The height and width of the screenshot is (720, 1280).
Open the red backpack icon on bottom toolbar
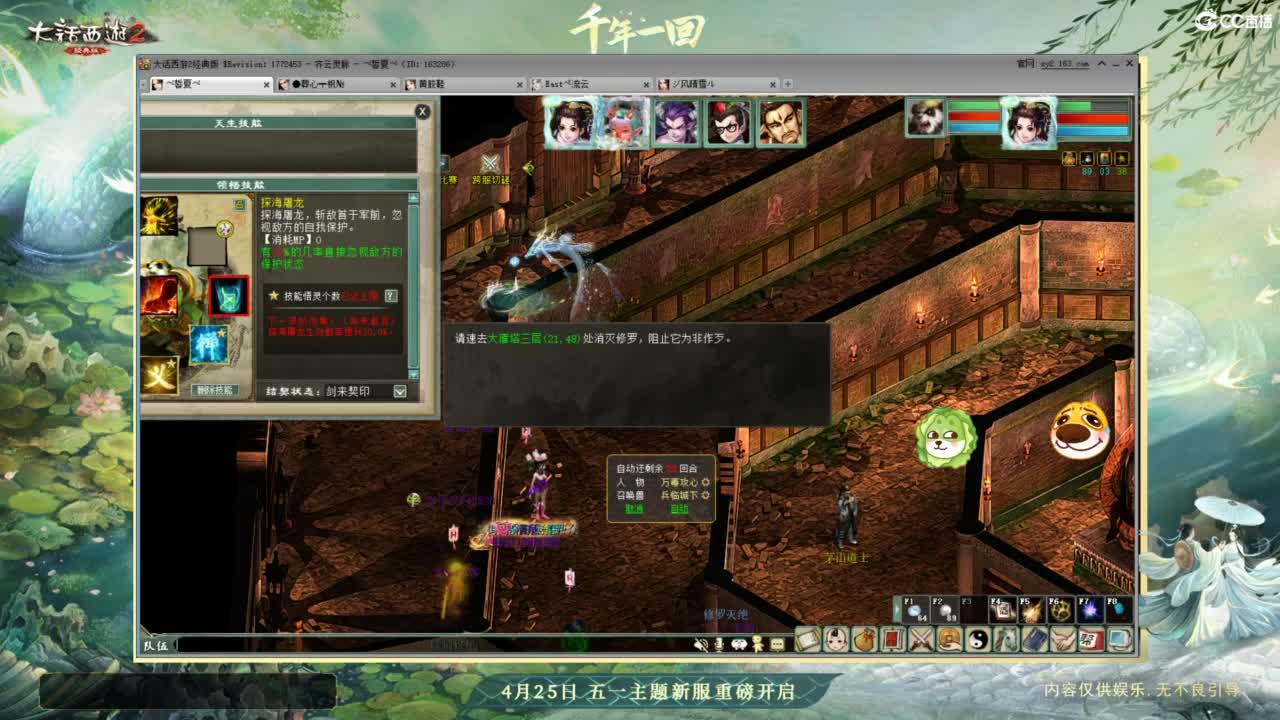tap(894, 639)
